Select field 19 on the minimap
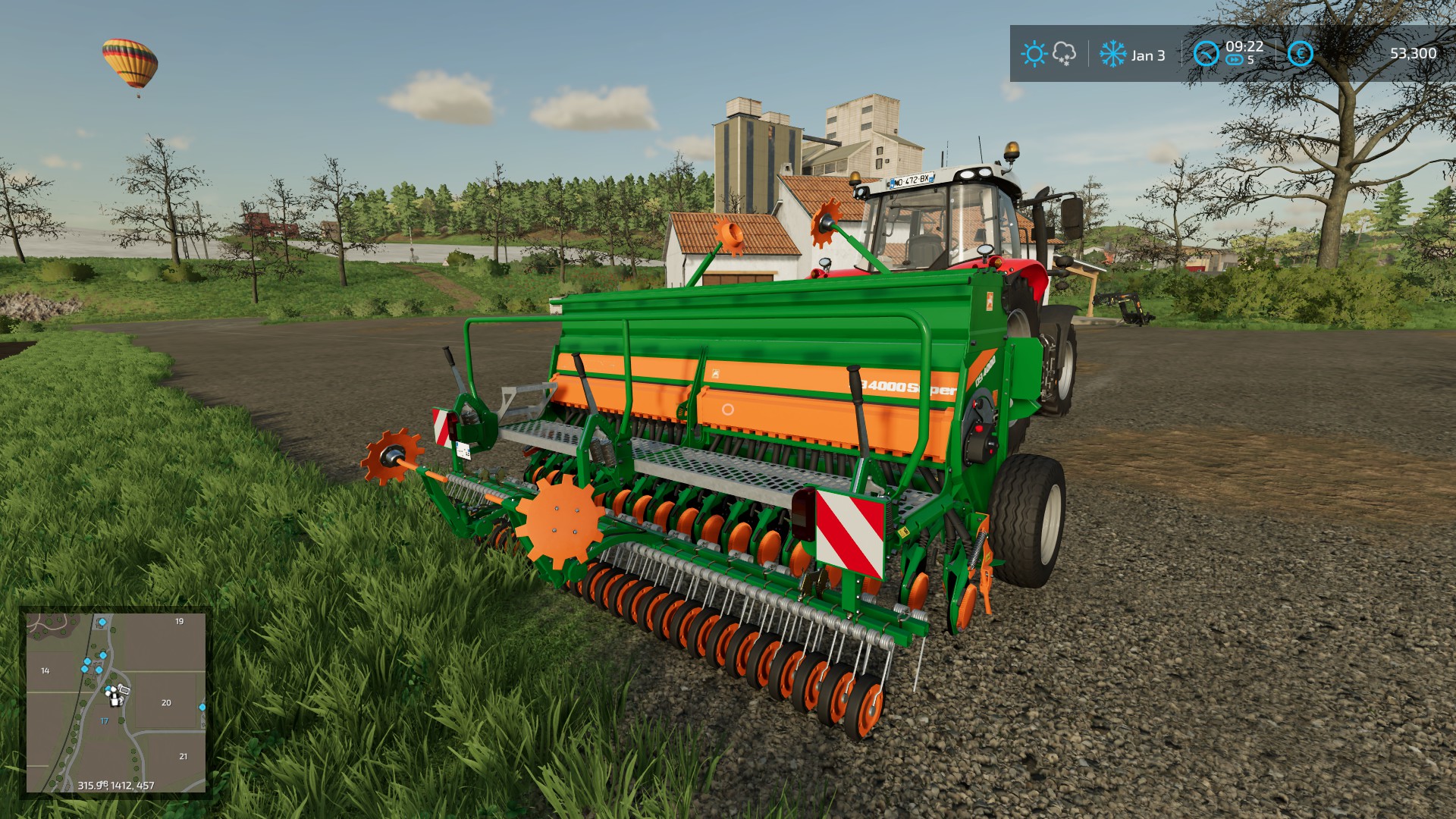This screenshot has width=1456, height=819. (180, 622)
